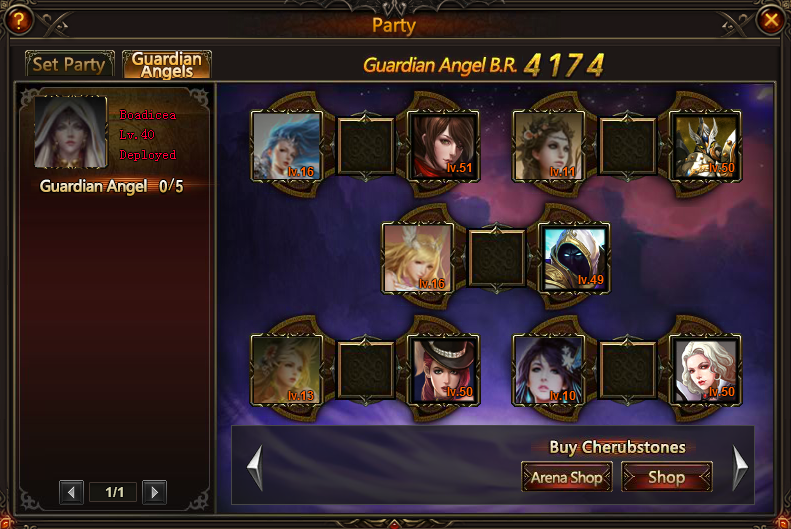Select the lv.13 green-toned angel portrait

287,368
